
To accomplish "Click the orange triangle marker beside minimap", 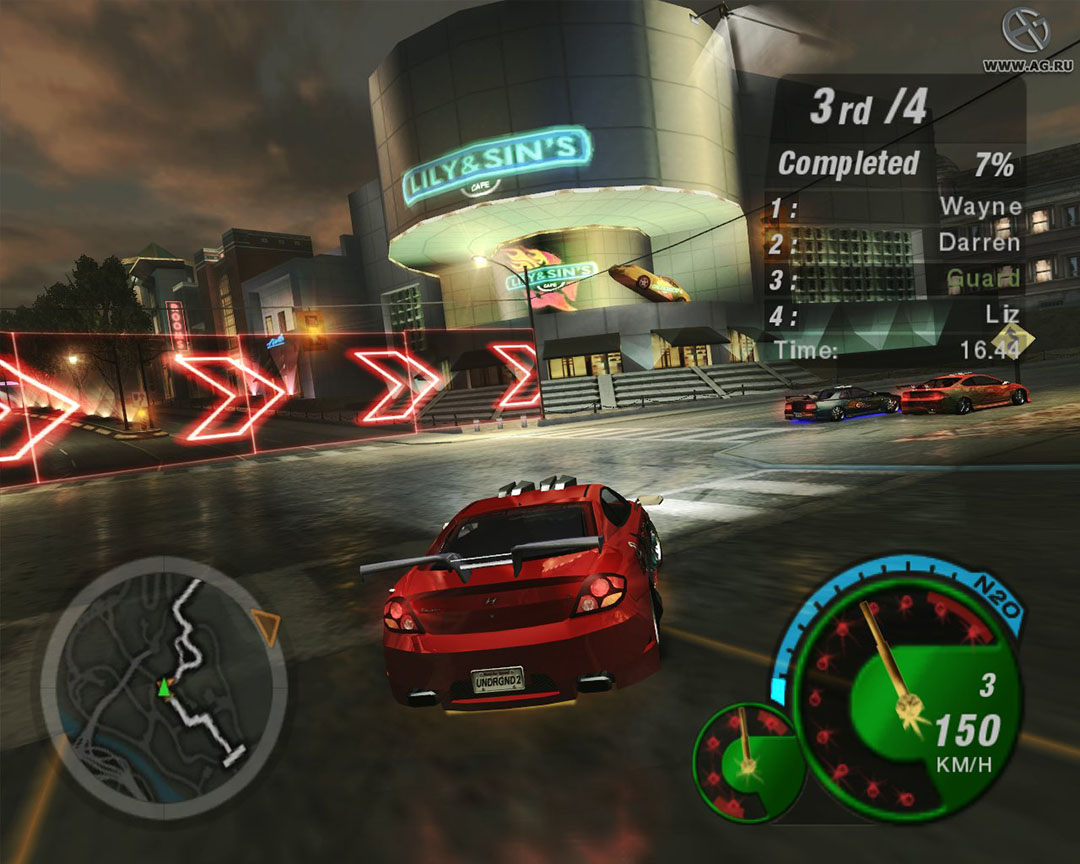I will pos(265,626).
